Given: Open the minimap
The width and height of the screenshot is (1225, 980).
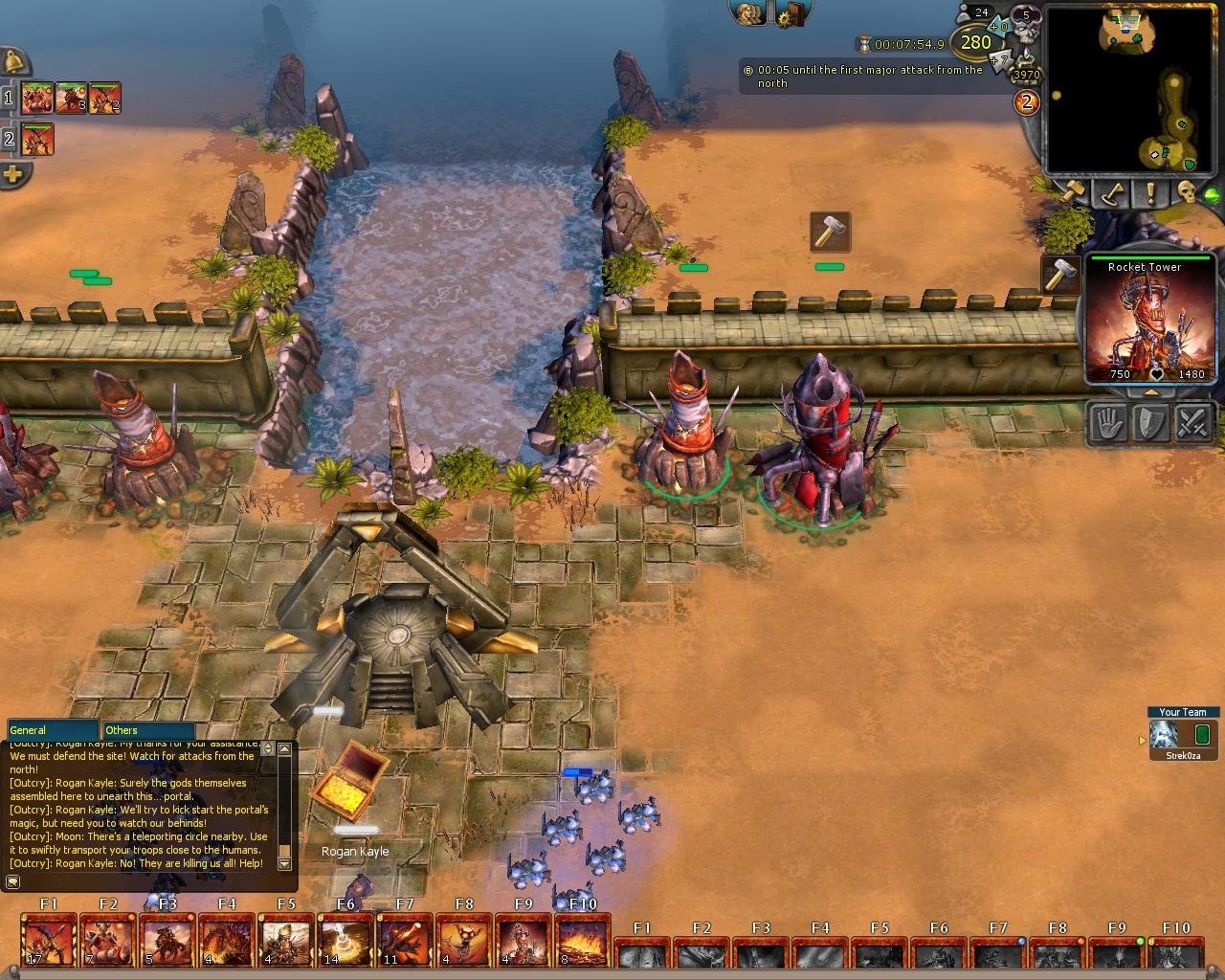Looking at the screenshot, I should coord(1136,89).
